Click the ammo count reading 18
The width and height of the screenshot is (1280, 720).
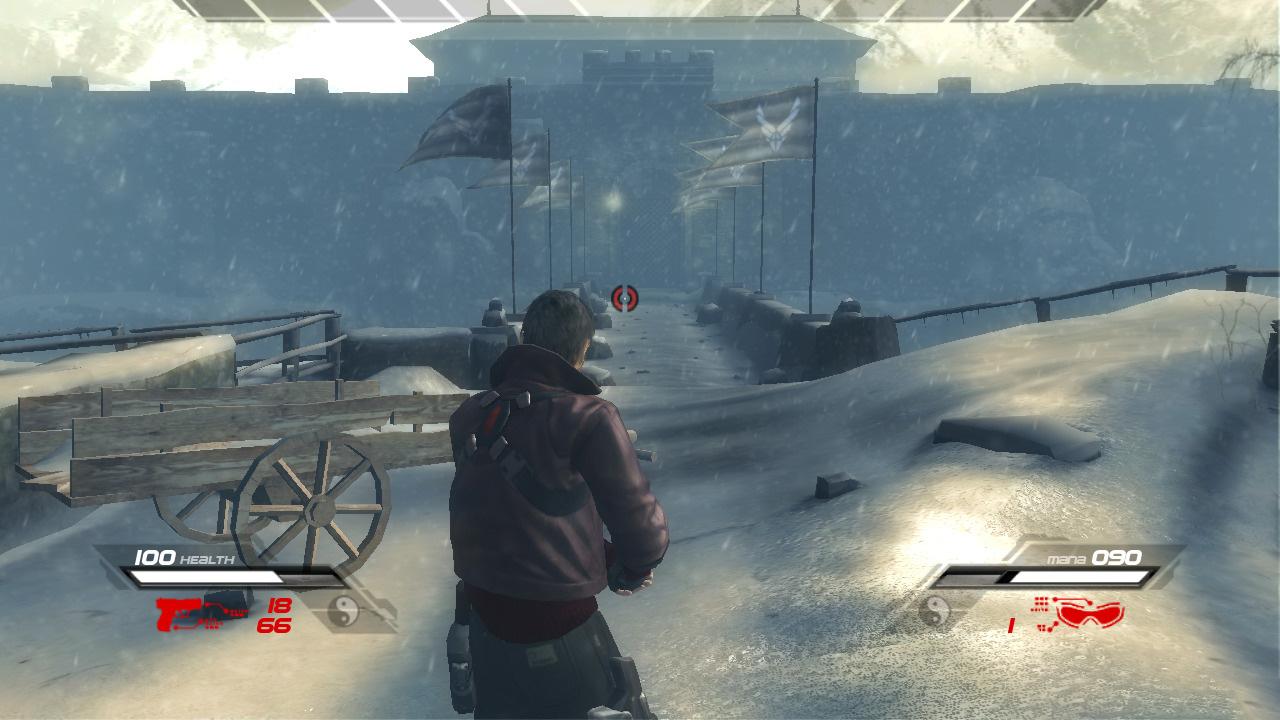tap(278, 605)
